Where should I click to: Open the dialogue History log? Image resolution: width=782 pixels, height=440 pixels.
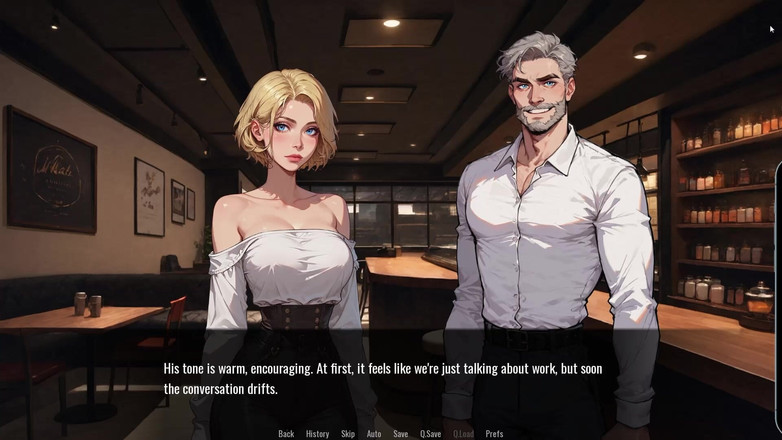pos(317,434)
